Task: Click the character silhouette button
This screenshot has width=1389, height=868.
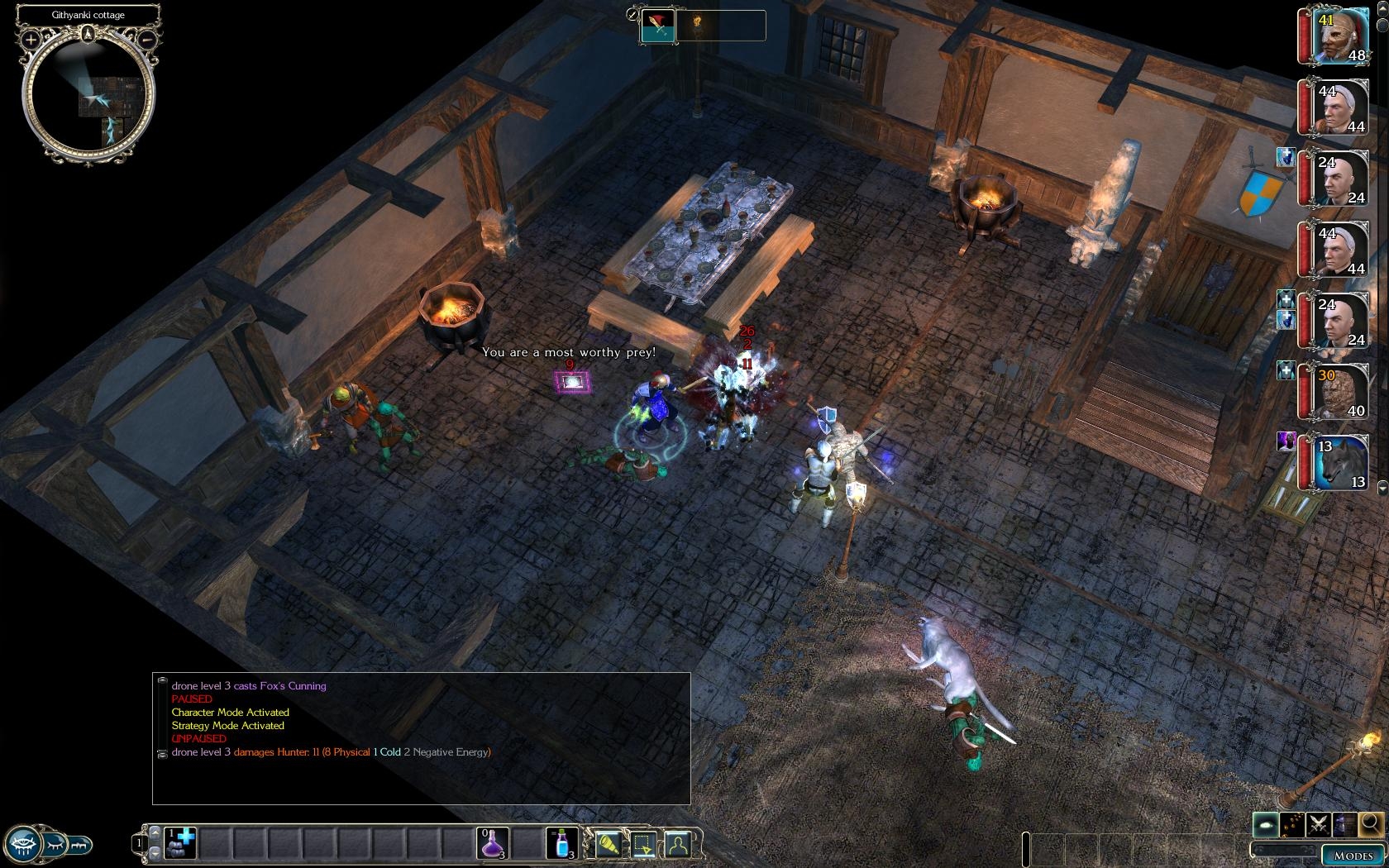Action: click(x=678, y=844)
